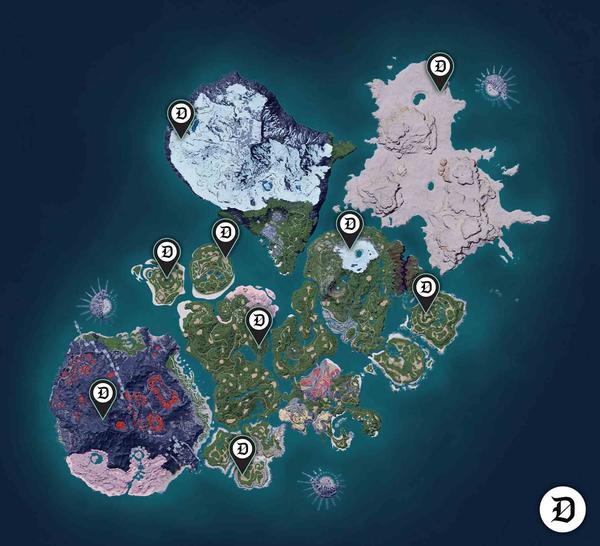
Task: Select the map marker on the snowy island
Action: [180, 117]
